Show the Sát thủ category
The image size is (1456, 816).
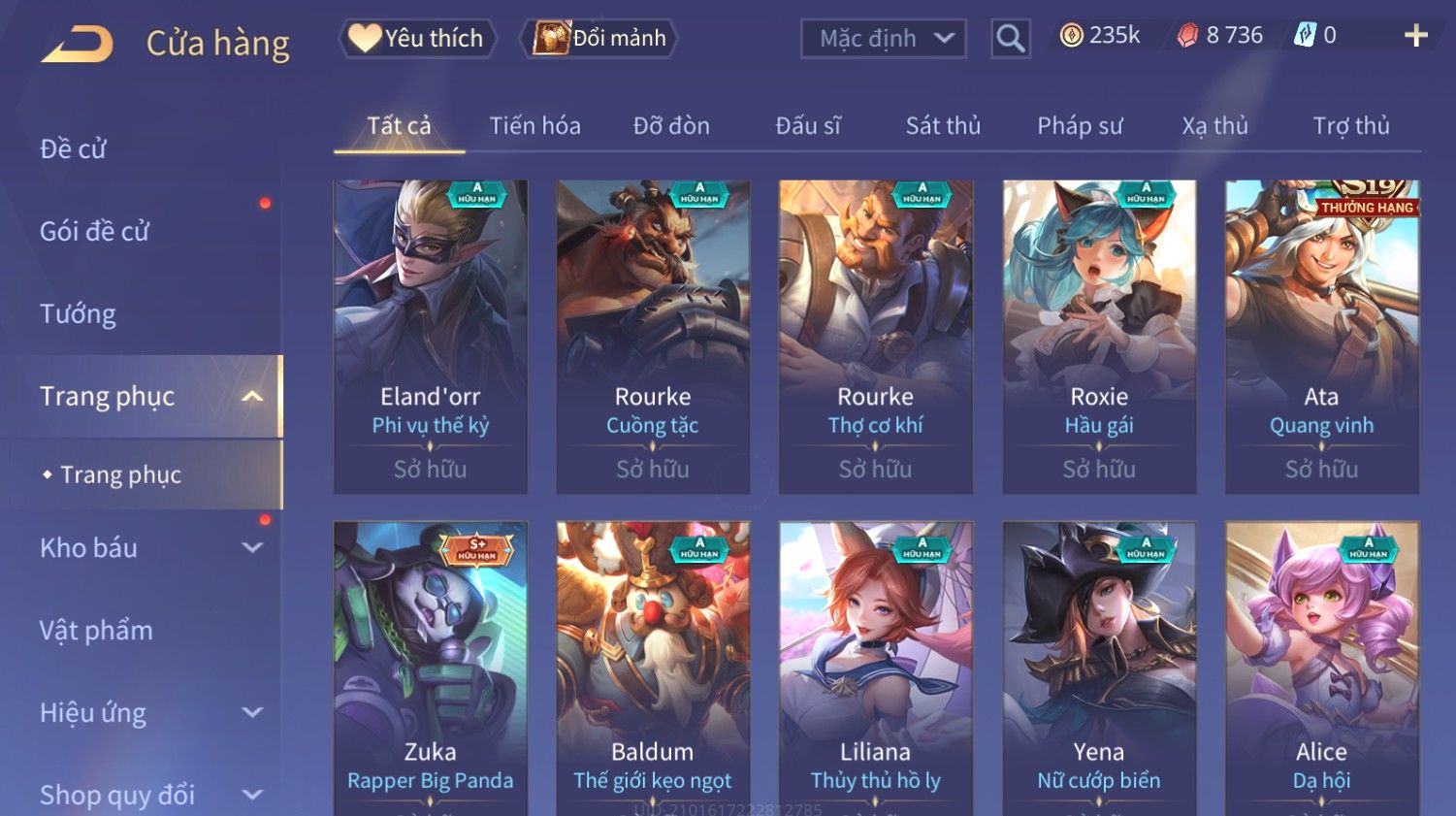(x=943, y=126)
